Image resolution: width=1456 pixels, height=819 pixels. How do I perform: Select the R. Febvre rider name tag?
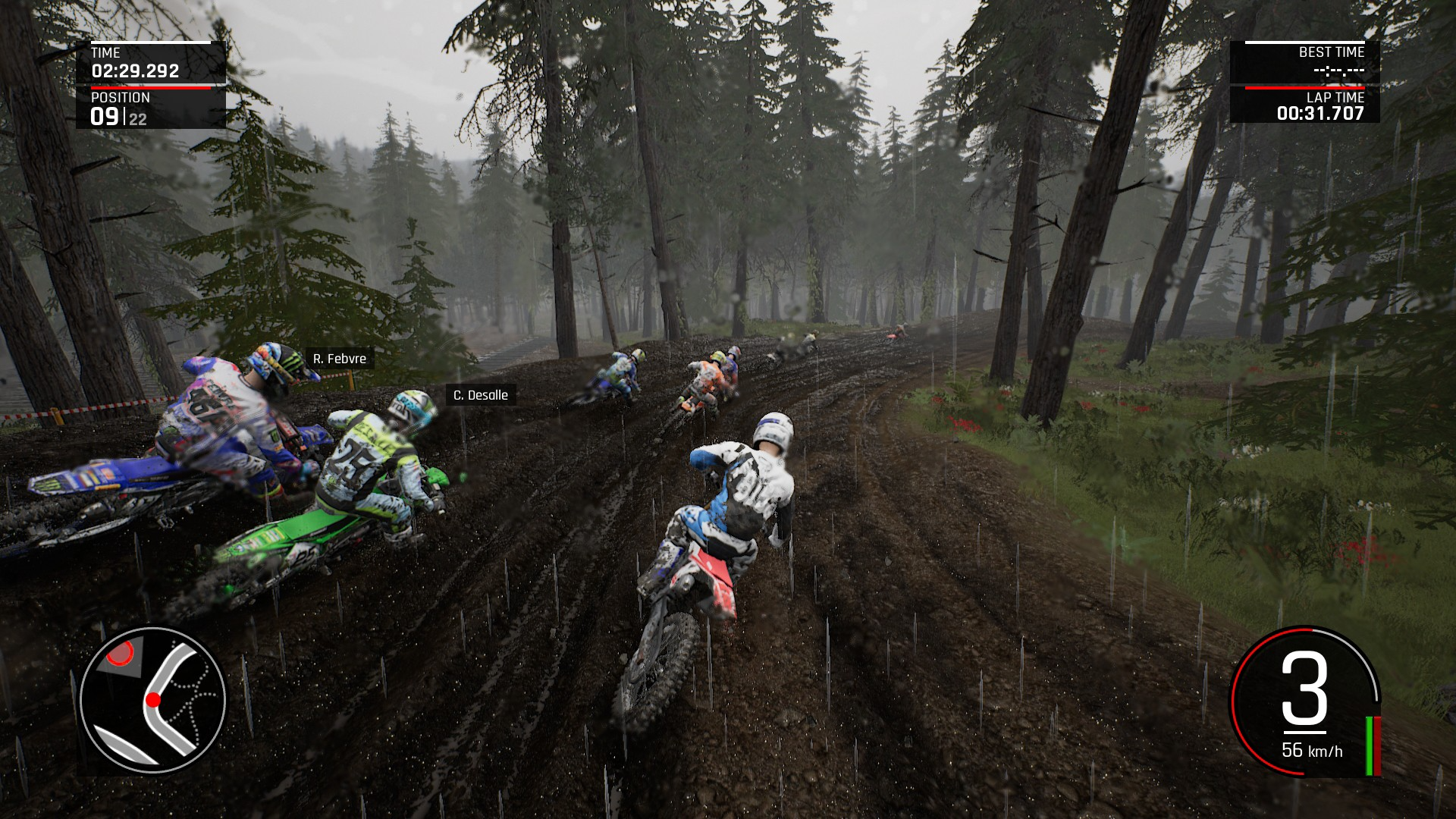pyautogui.click(x=339, y=359)
